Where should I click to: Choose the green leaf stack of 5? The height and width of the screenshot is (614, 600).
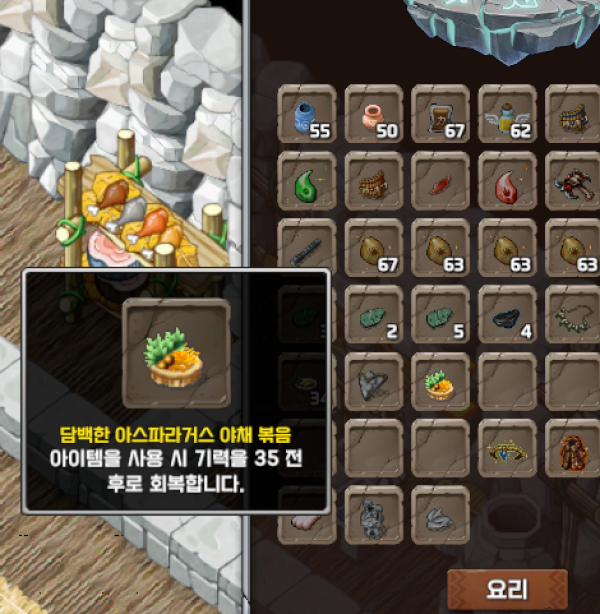point(441,315)
